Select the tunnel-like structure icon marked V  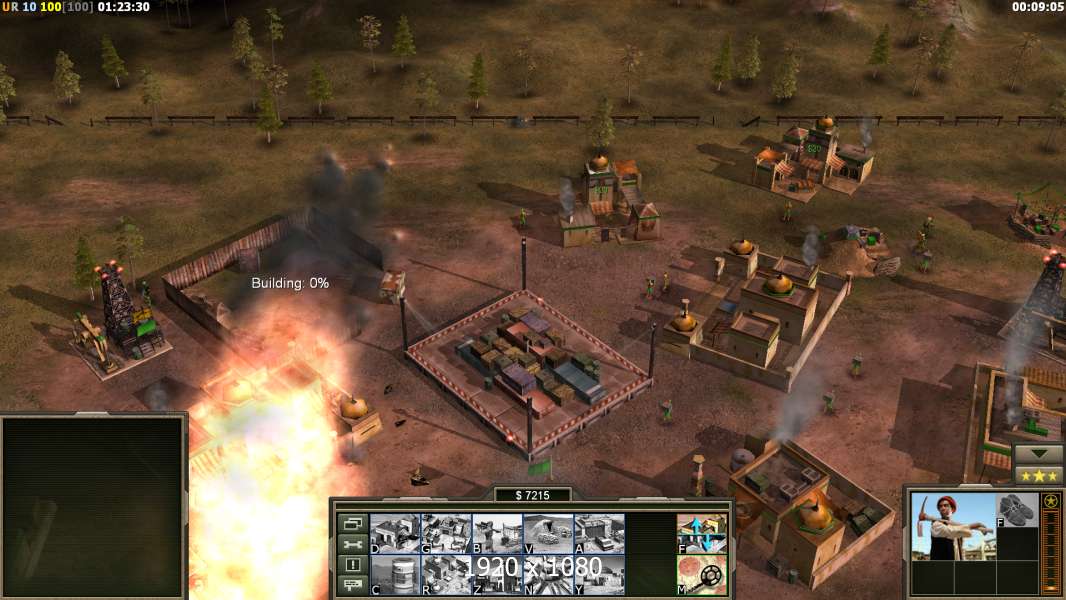[548, 533]
